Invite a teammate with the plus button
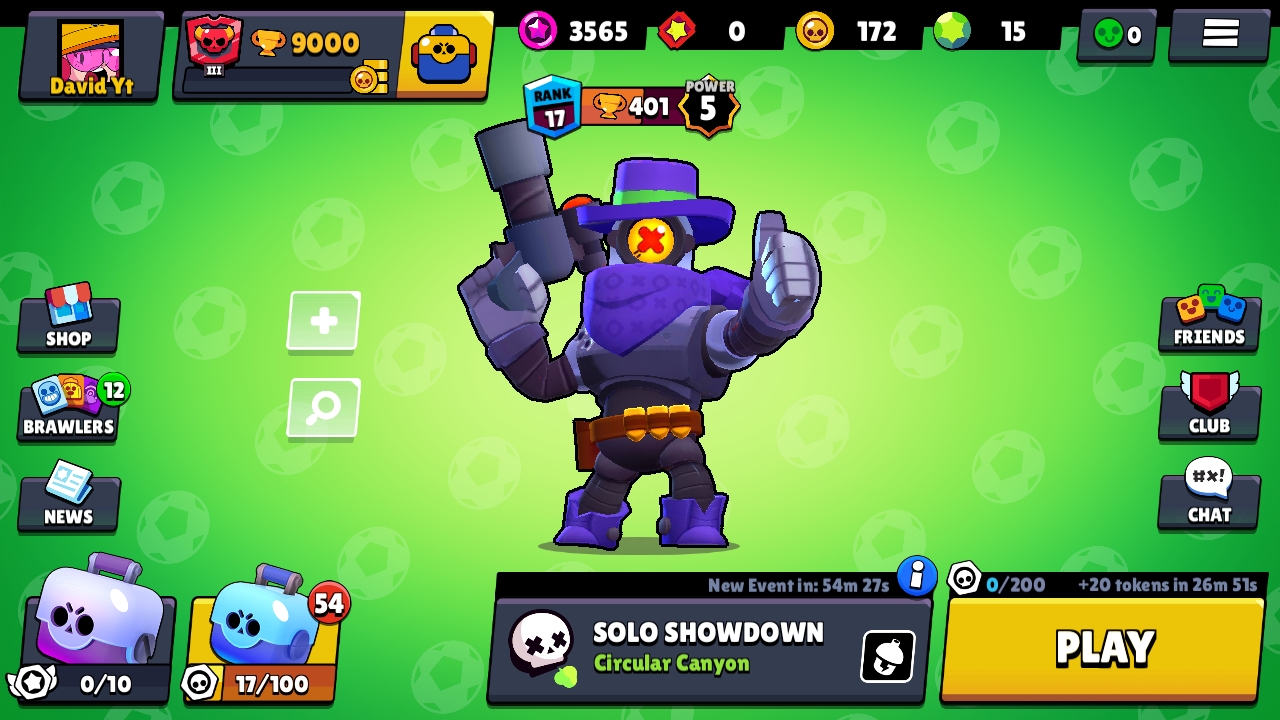Screen dimensions: 1280x720 [324, 321]
